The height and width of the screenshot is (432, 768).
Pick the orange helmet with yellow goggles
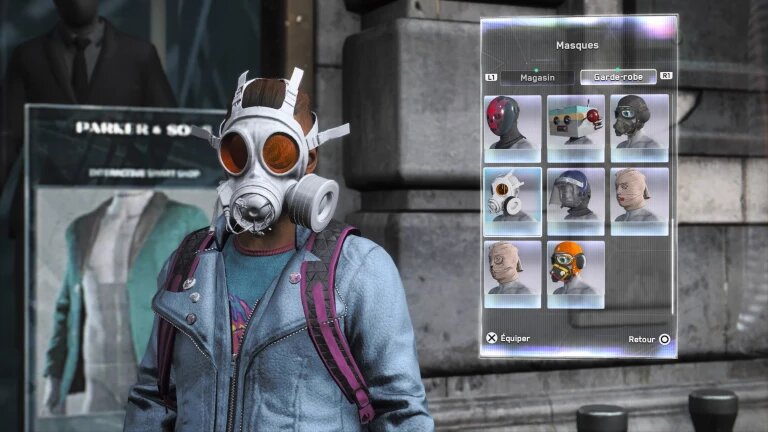tap(575, 273)
